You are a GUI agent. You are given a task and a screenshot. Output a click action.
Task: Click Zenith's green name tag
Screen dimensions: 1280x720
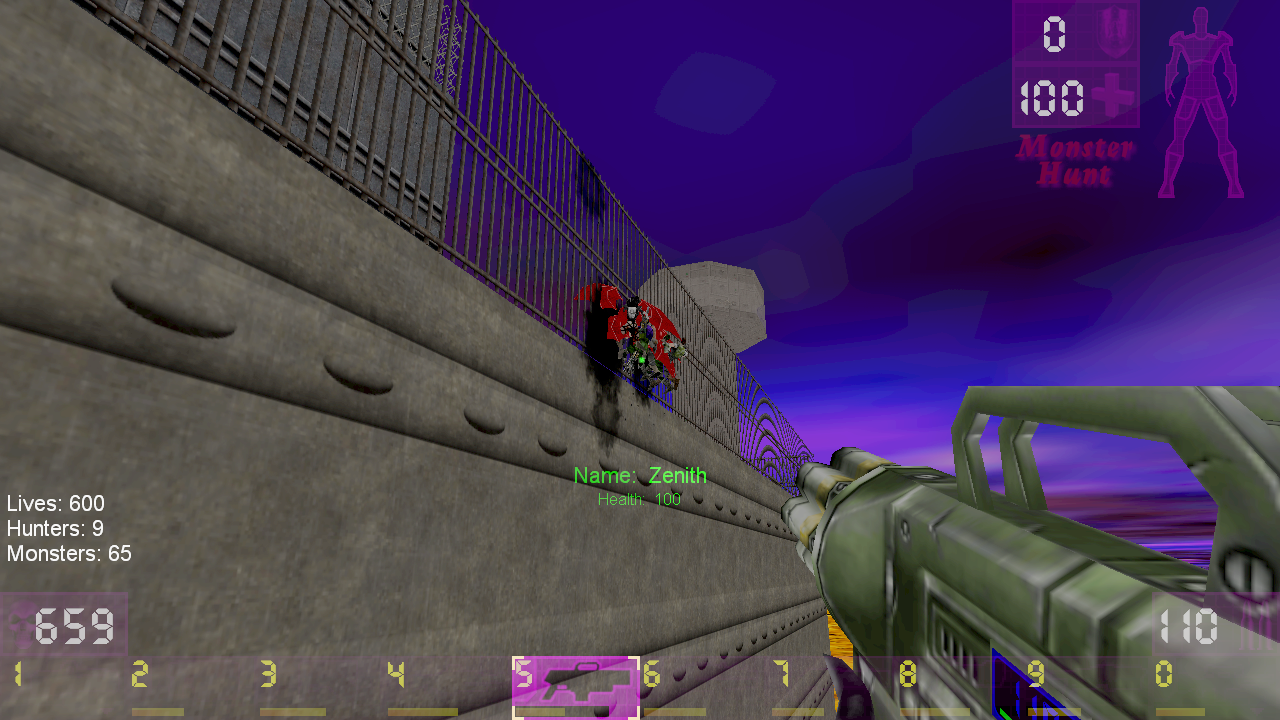(x=641, y=476)
